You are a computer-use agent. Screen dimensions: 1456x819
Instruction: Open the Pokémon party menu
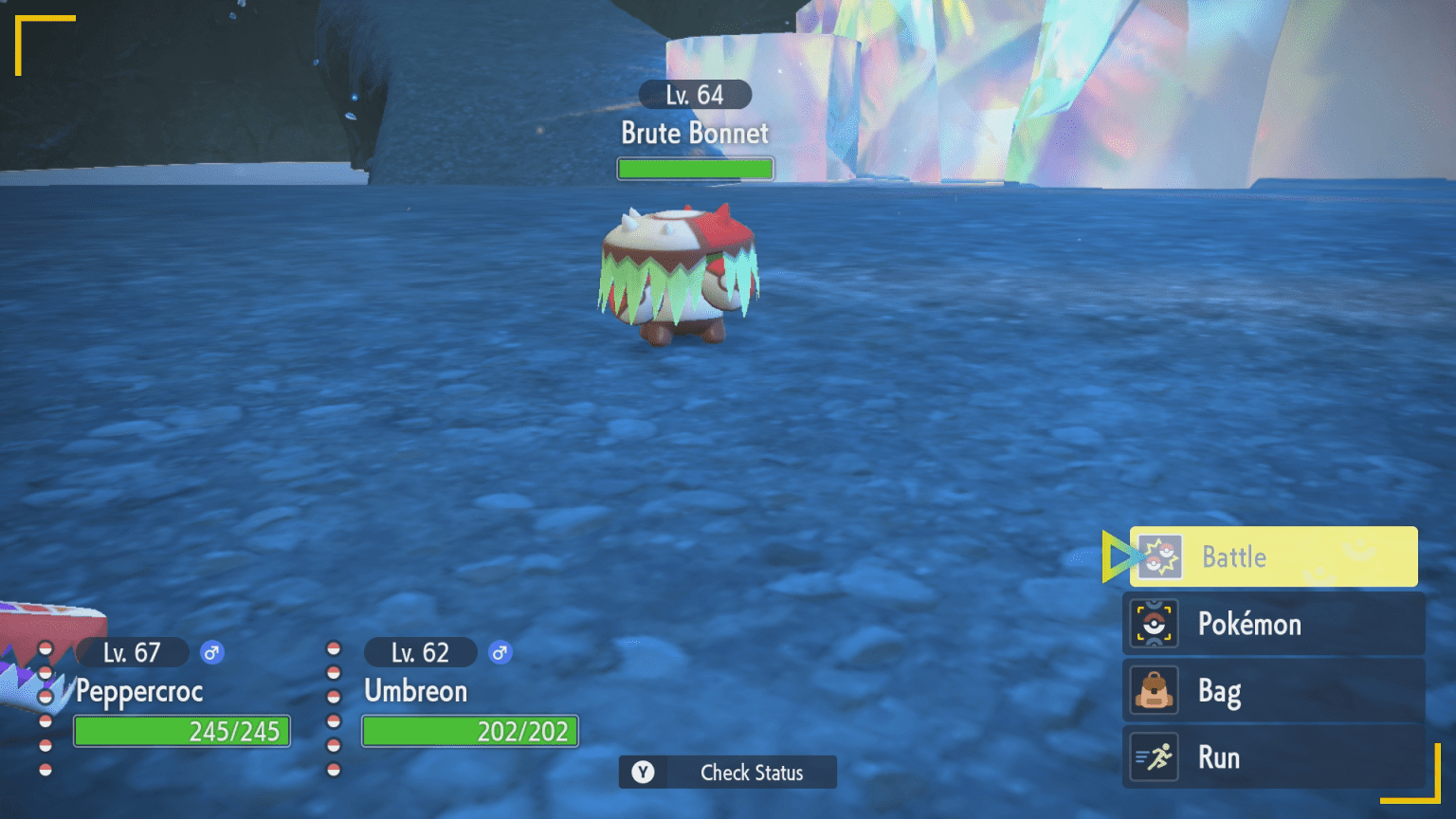pos(1272,624)
